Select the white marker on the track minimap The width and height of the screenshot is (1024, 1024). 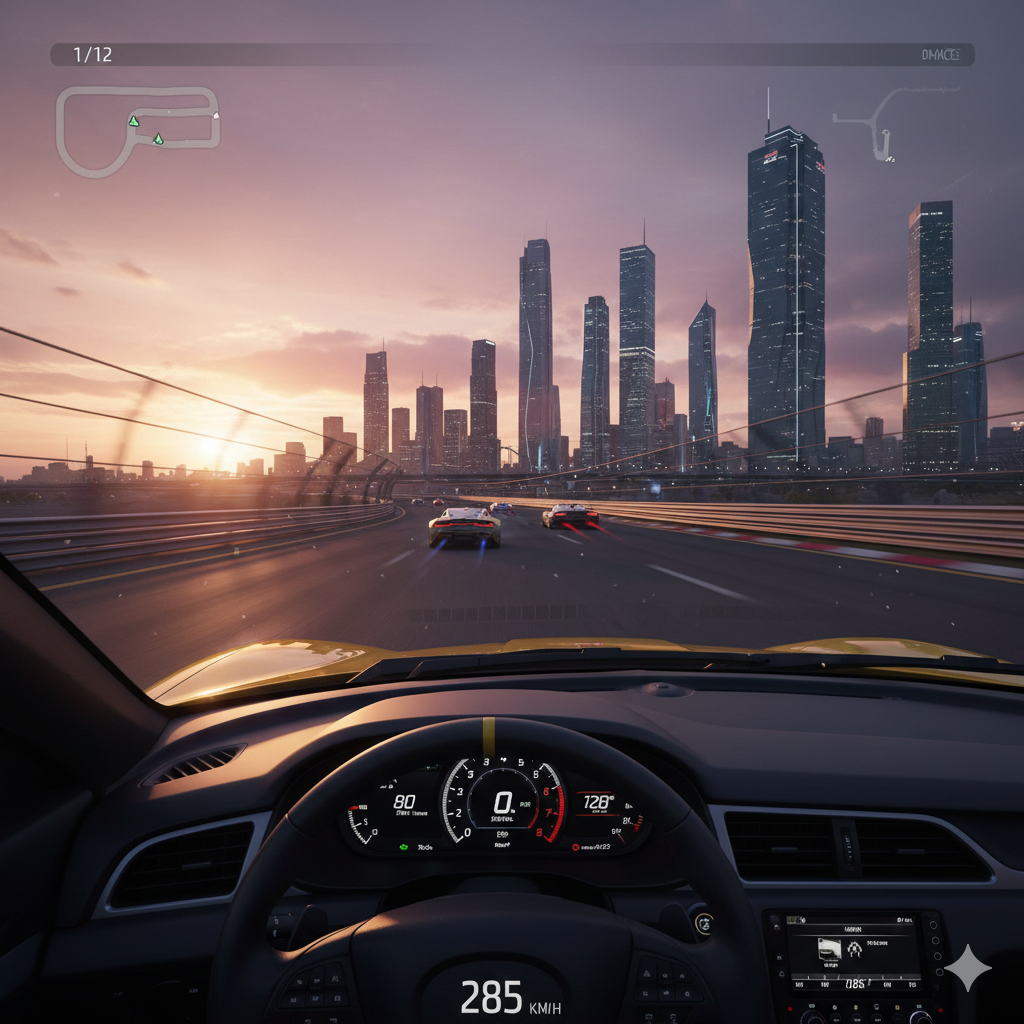pyautogui.click(x=216, y=115)
